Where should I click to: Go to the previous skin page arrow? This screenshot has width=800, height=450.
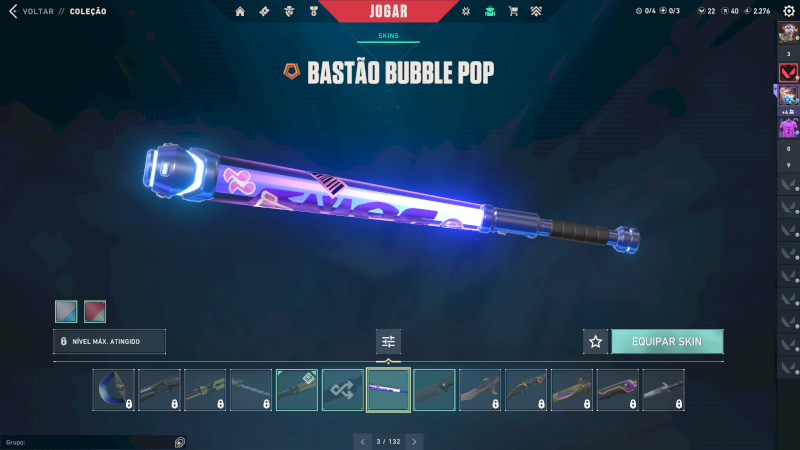(362, 440)
